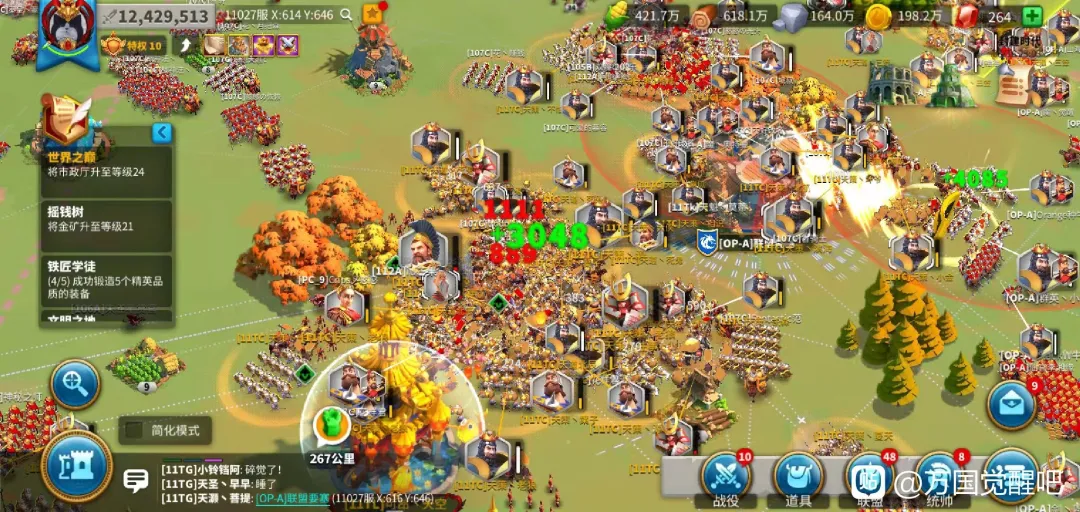Open the mail envelope button
1080x512 pixels.
(x=1011, y=404)
